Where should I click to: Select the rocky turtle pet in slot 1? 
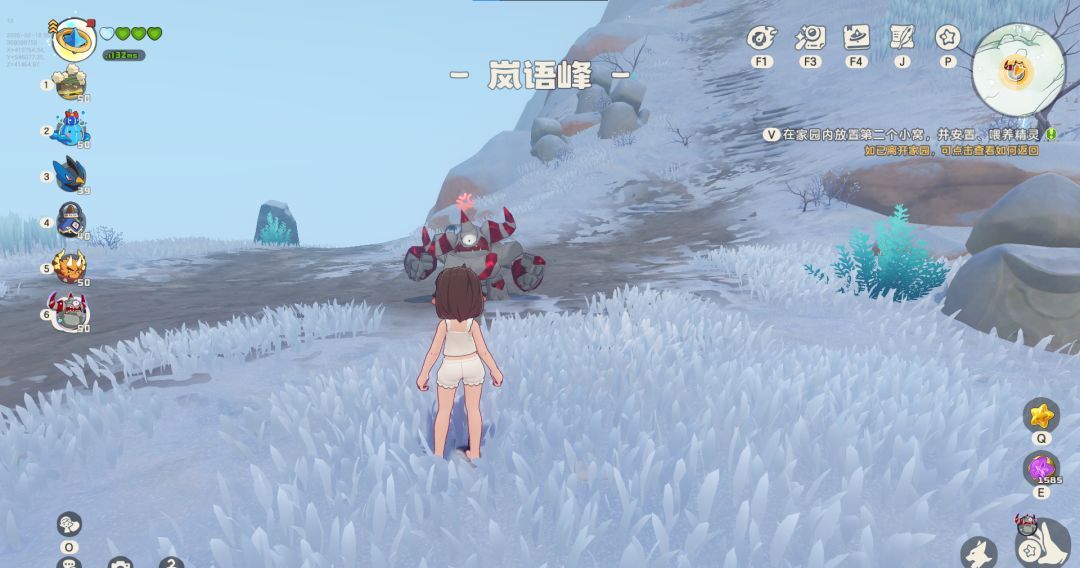click(x=71, y=85)
